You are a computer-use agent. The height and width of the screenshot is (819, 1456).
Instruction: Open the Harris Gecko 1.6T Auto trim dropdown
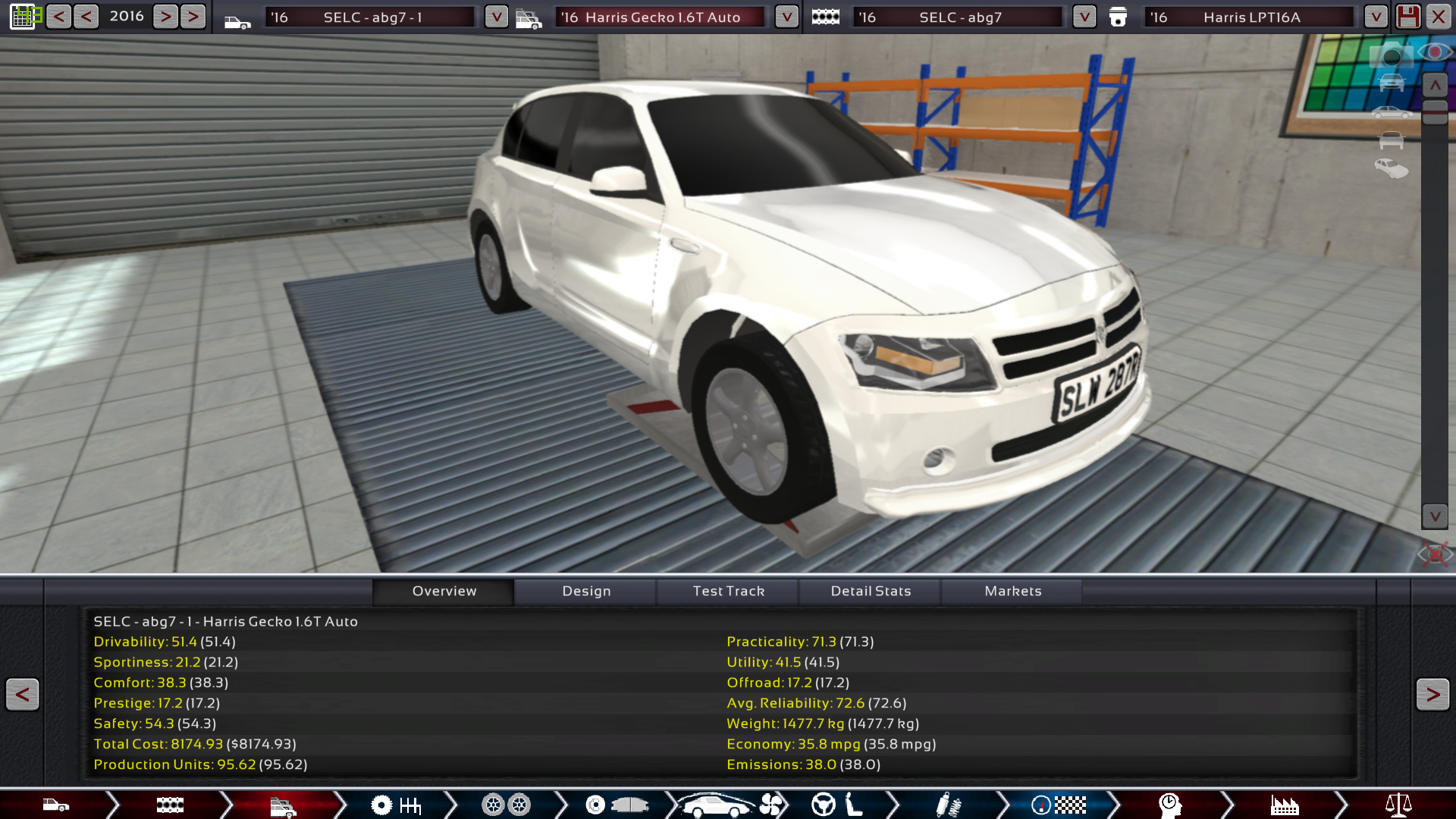tap(786, 17)
